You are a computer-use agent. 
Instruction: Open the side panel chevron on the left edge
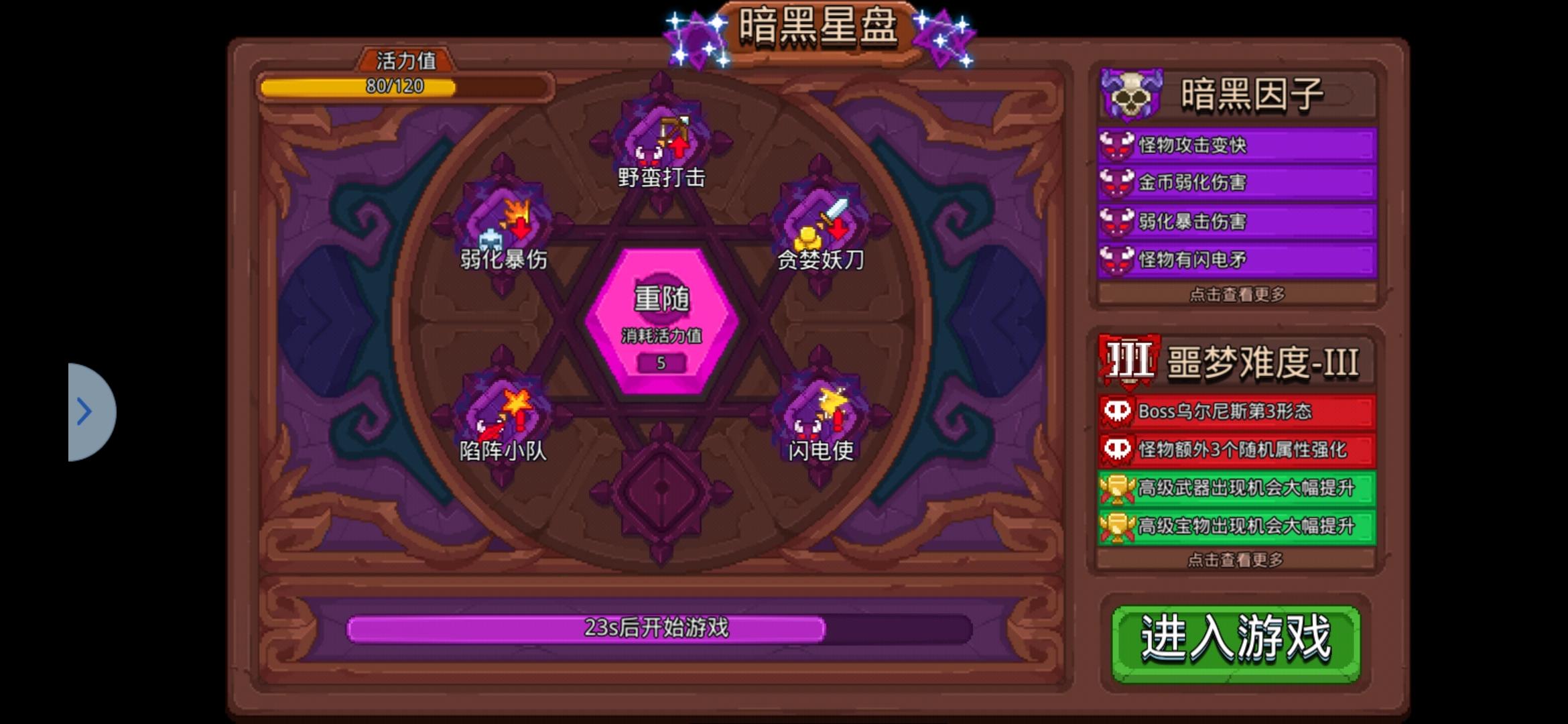(x=86, y=412)
